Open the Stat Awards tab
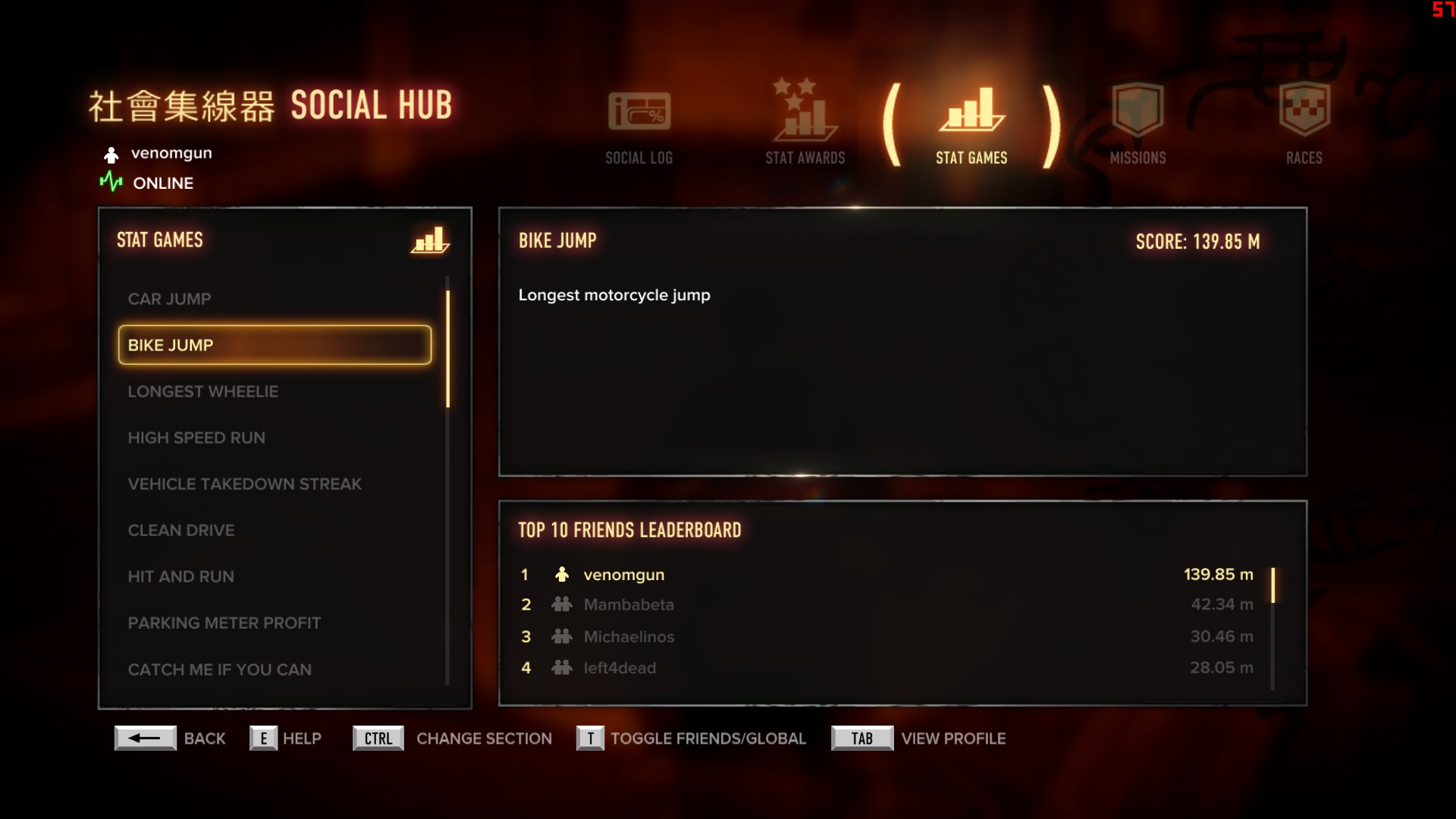The width and height of the screenshot is (1456, 819). click(805, 124)
